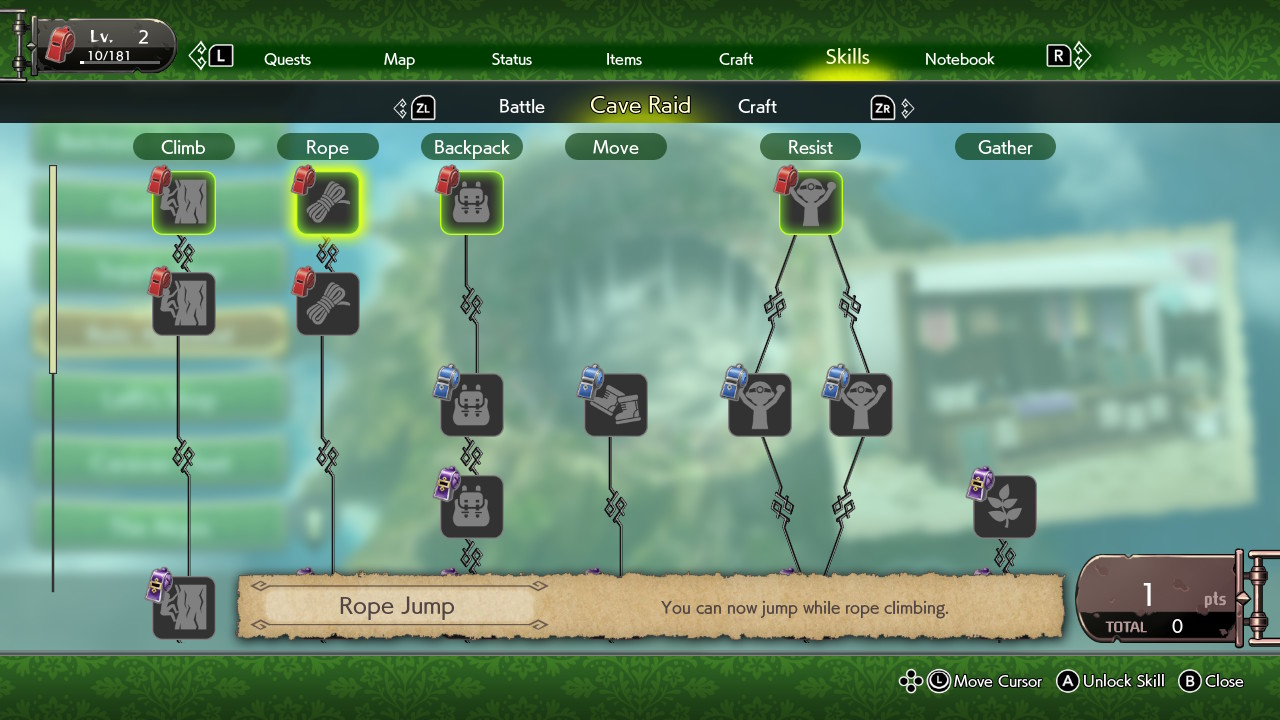Select the leaf skill in Gather tree
Viewport: 1280px width, 720px height.
point(1004,506)
